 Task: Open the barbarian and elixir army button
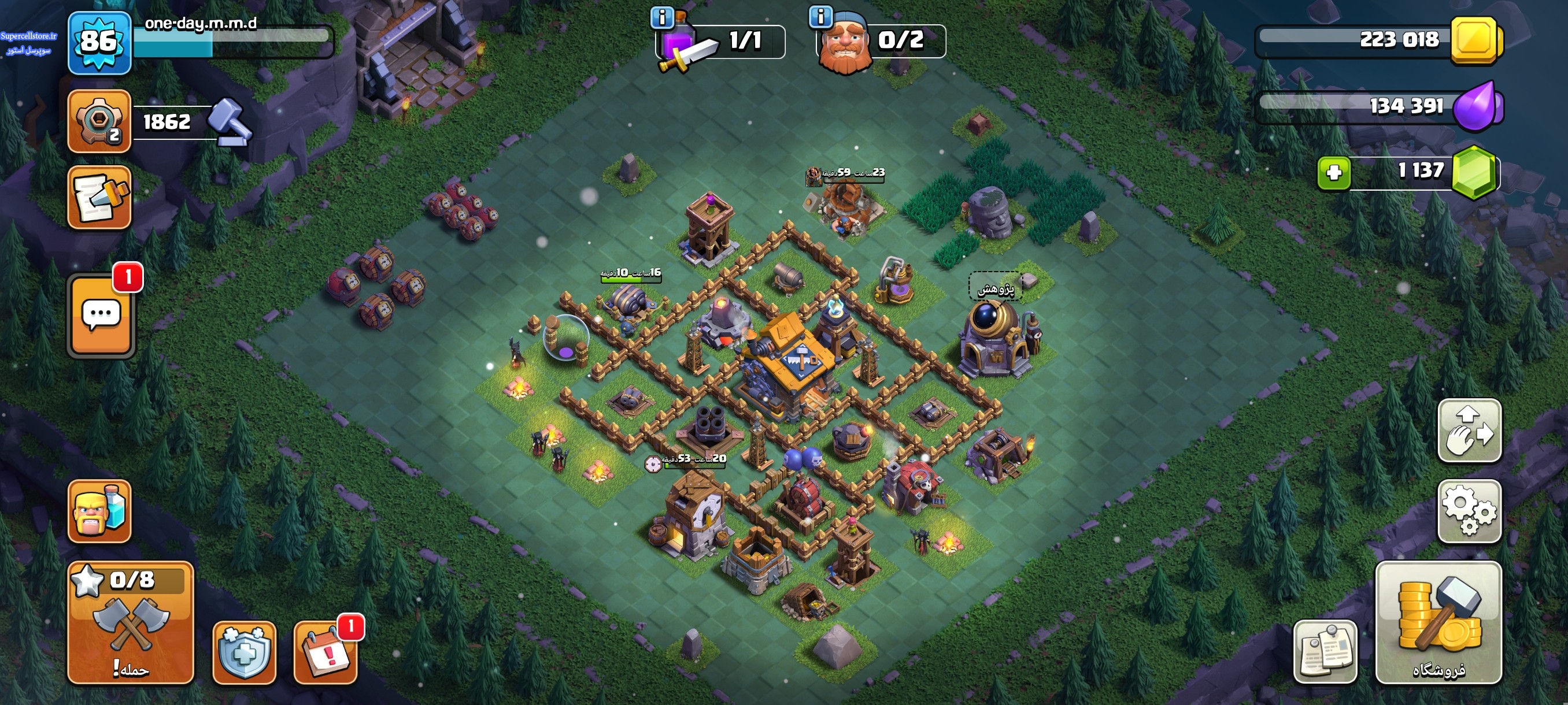[x=99, y=510]
